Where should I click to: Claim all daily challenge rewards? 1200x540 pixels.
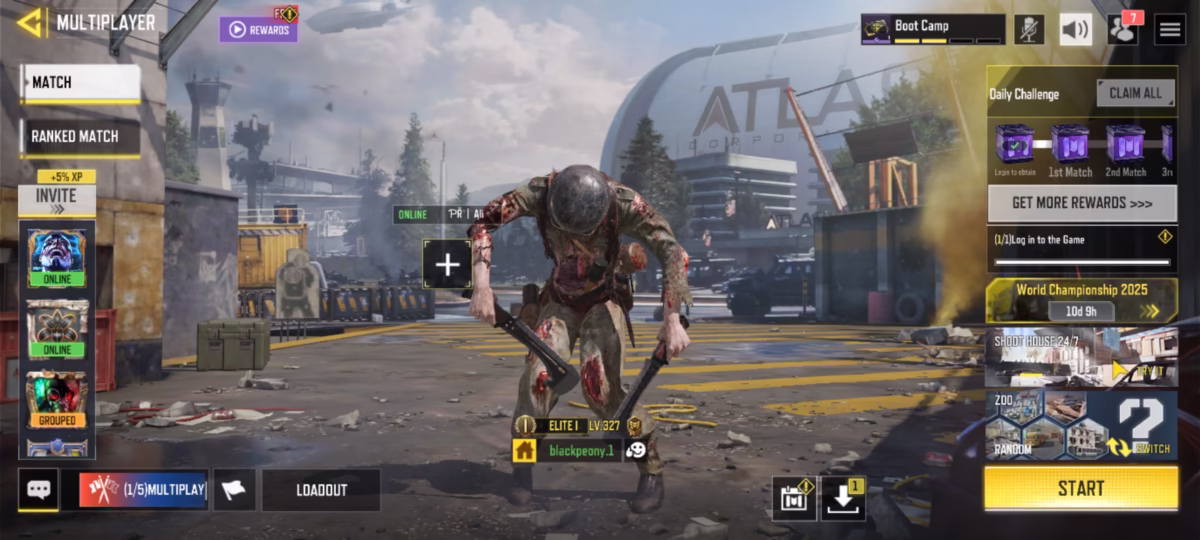[1135, 93]
